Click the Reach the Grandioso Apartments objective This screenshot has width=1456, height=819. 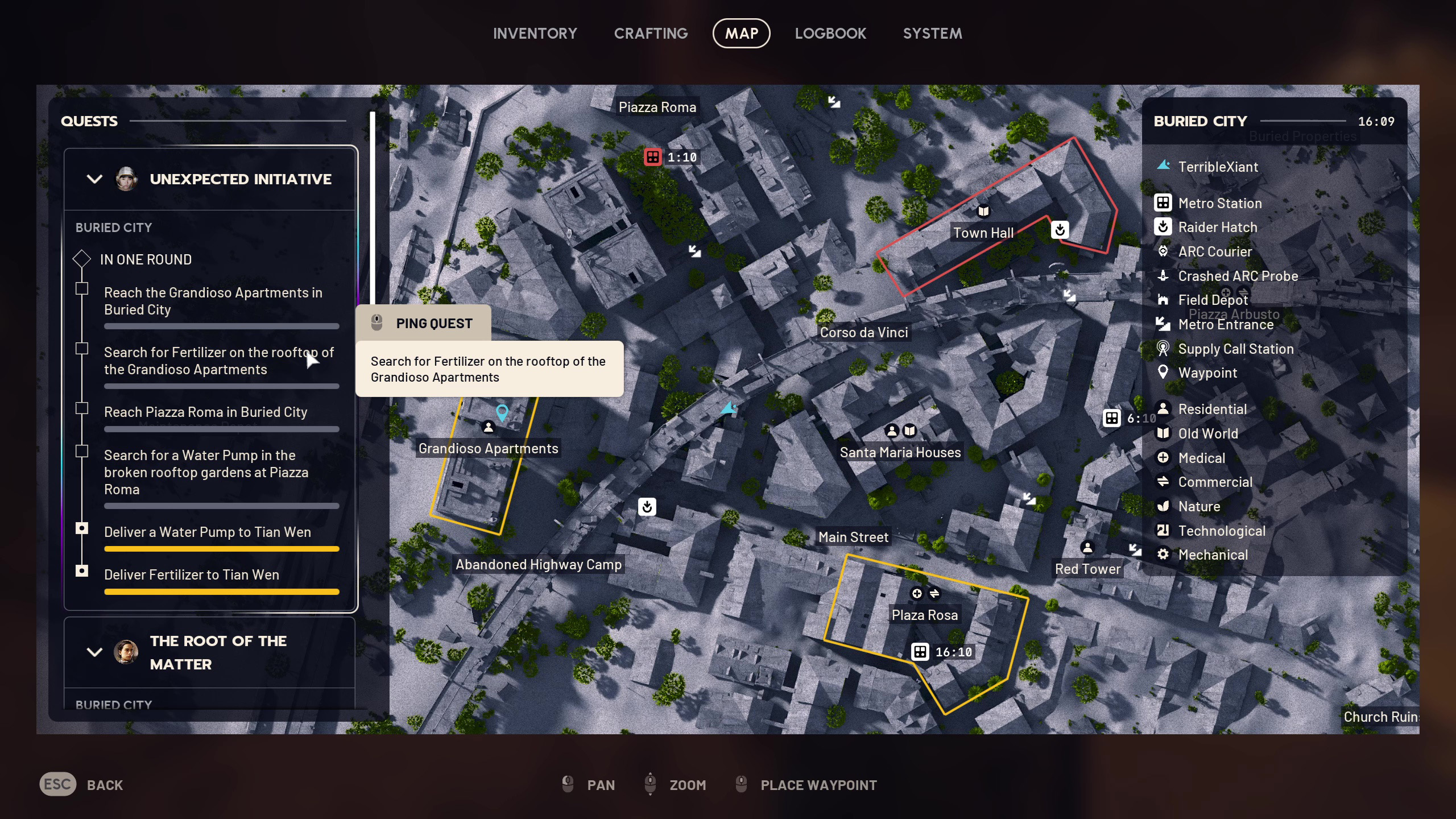pos(213,301)
